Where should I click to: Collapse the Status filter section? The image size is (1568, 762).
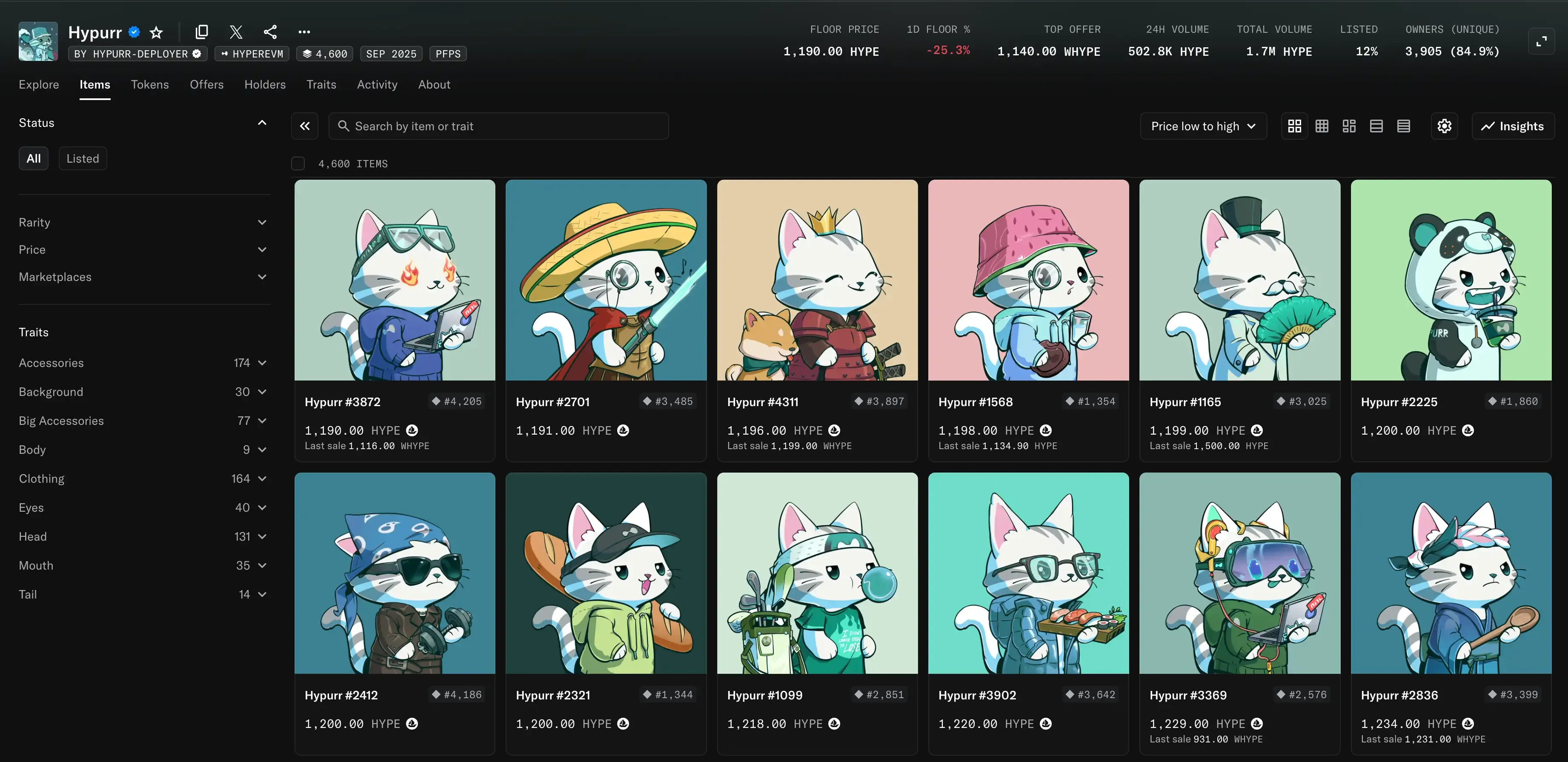click(x=262, y=122)
